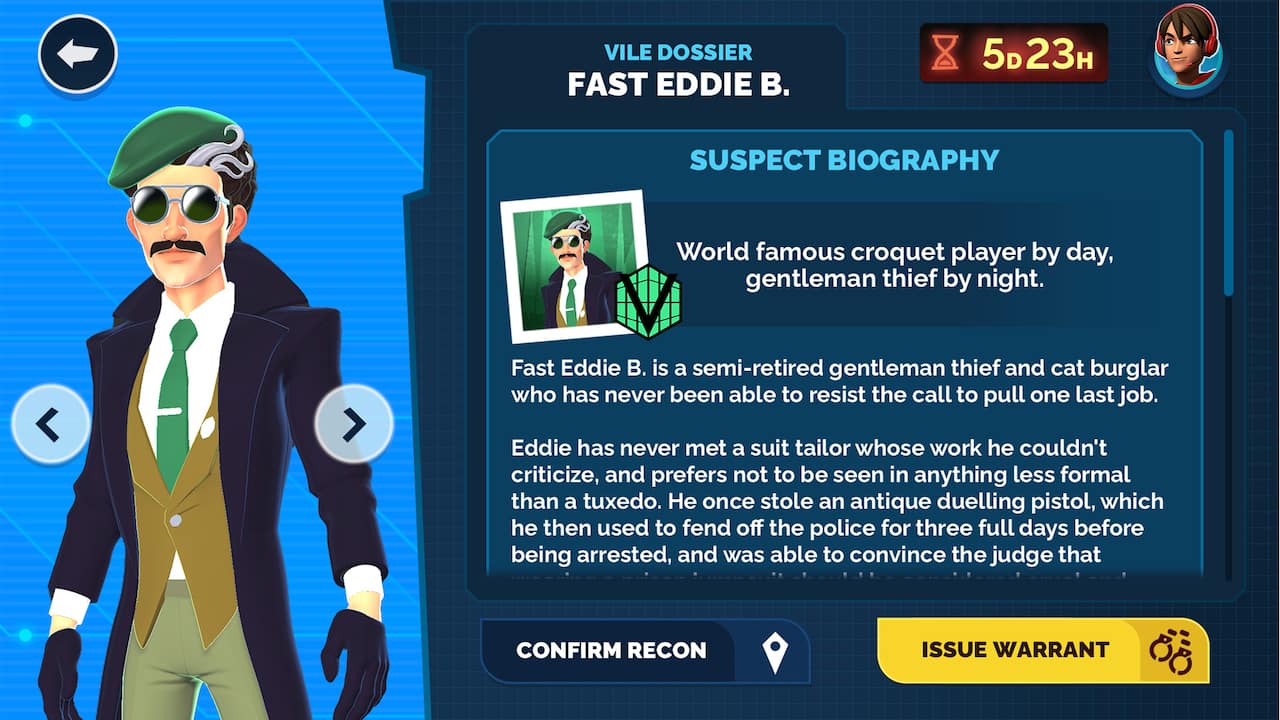Click the 3D character model of Eddie
This screenshot has height=720, width=1280.
tap(200, 400)
